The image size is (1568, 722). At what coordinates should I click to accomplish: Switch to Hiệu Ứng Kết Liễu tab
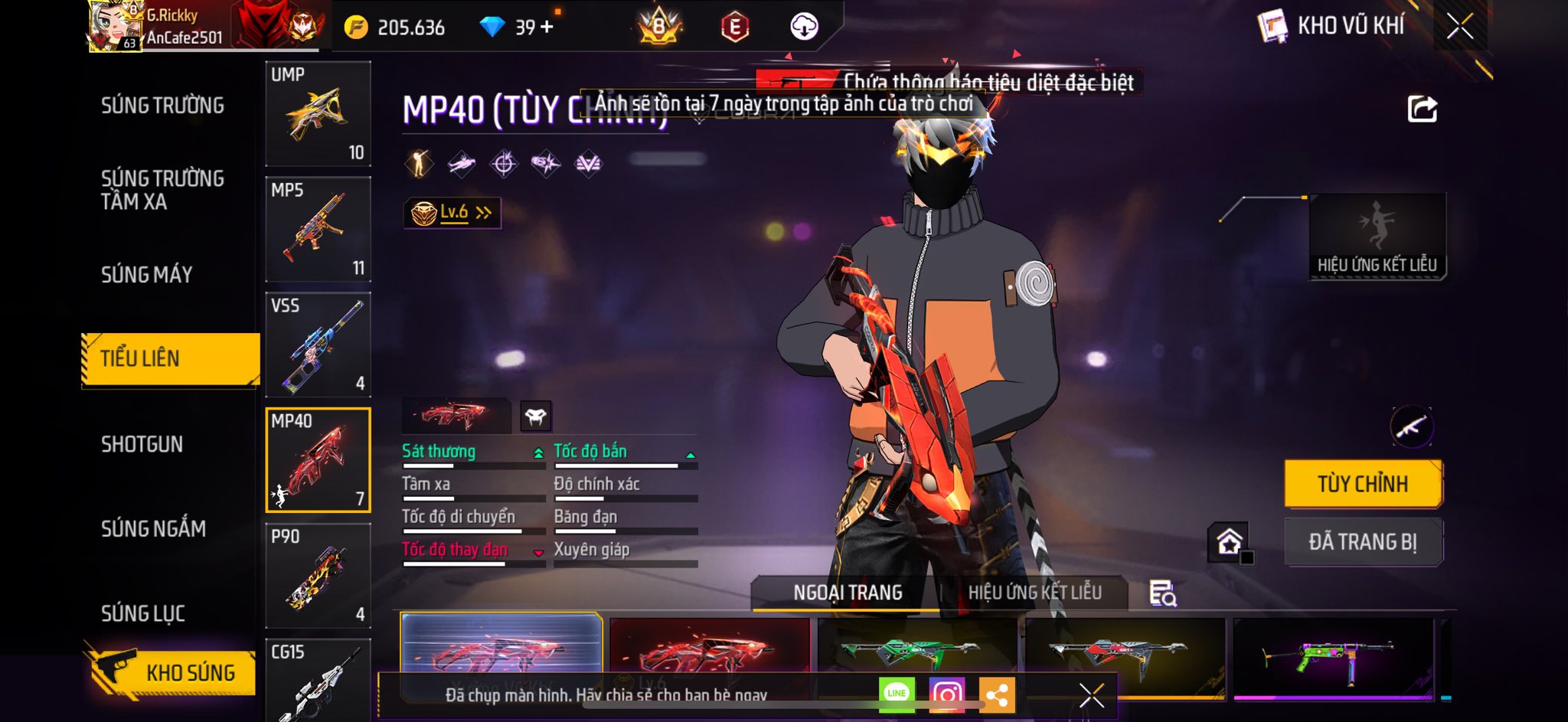pos(1034,593)
